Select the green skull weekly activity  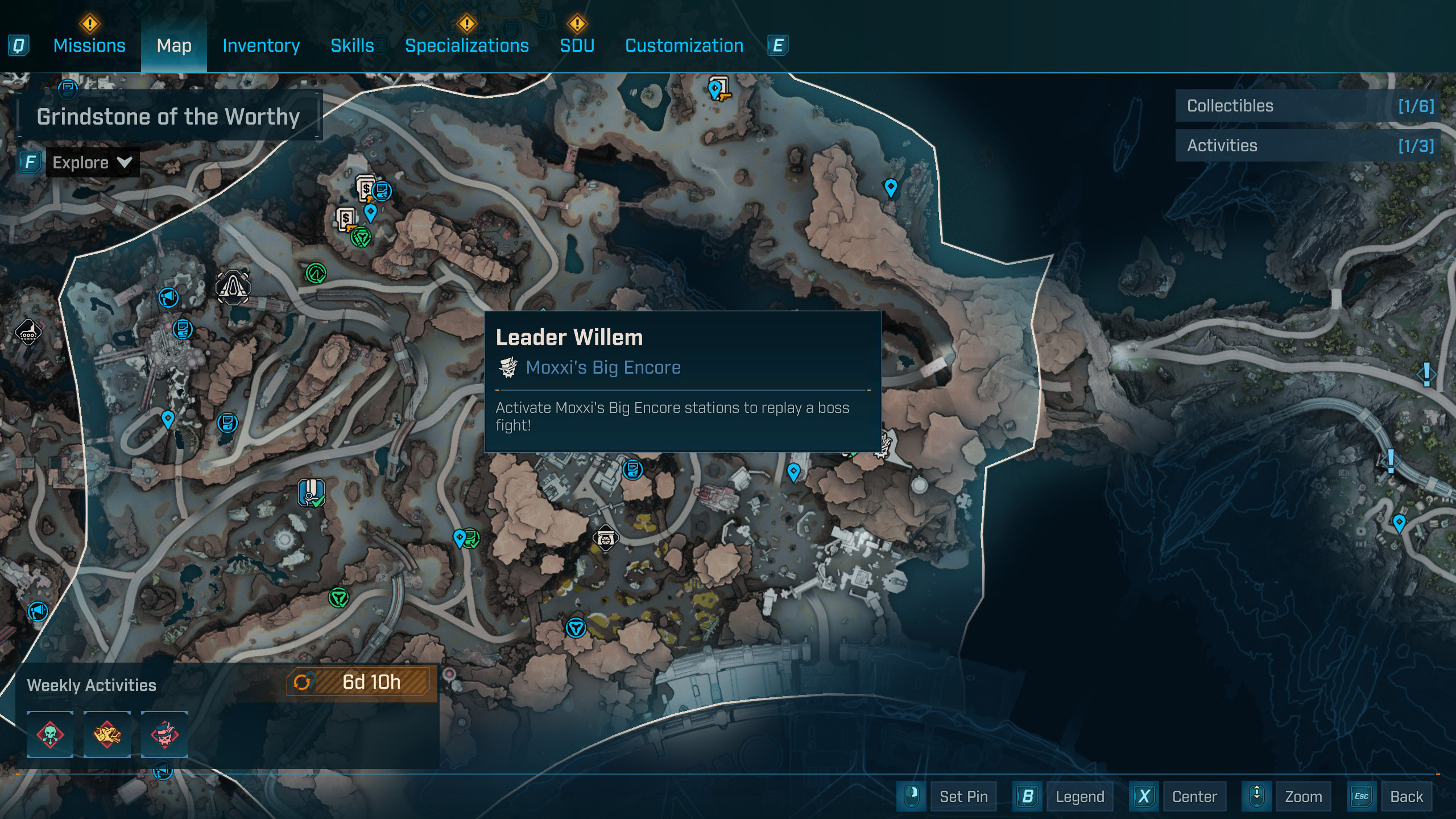(x=50, y=734)
